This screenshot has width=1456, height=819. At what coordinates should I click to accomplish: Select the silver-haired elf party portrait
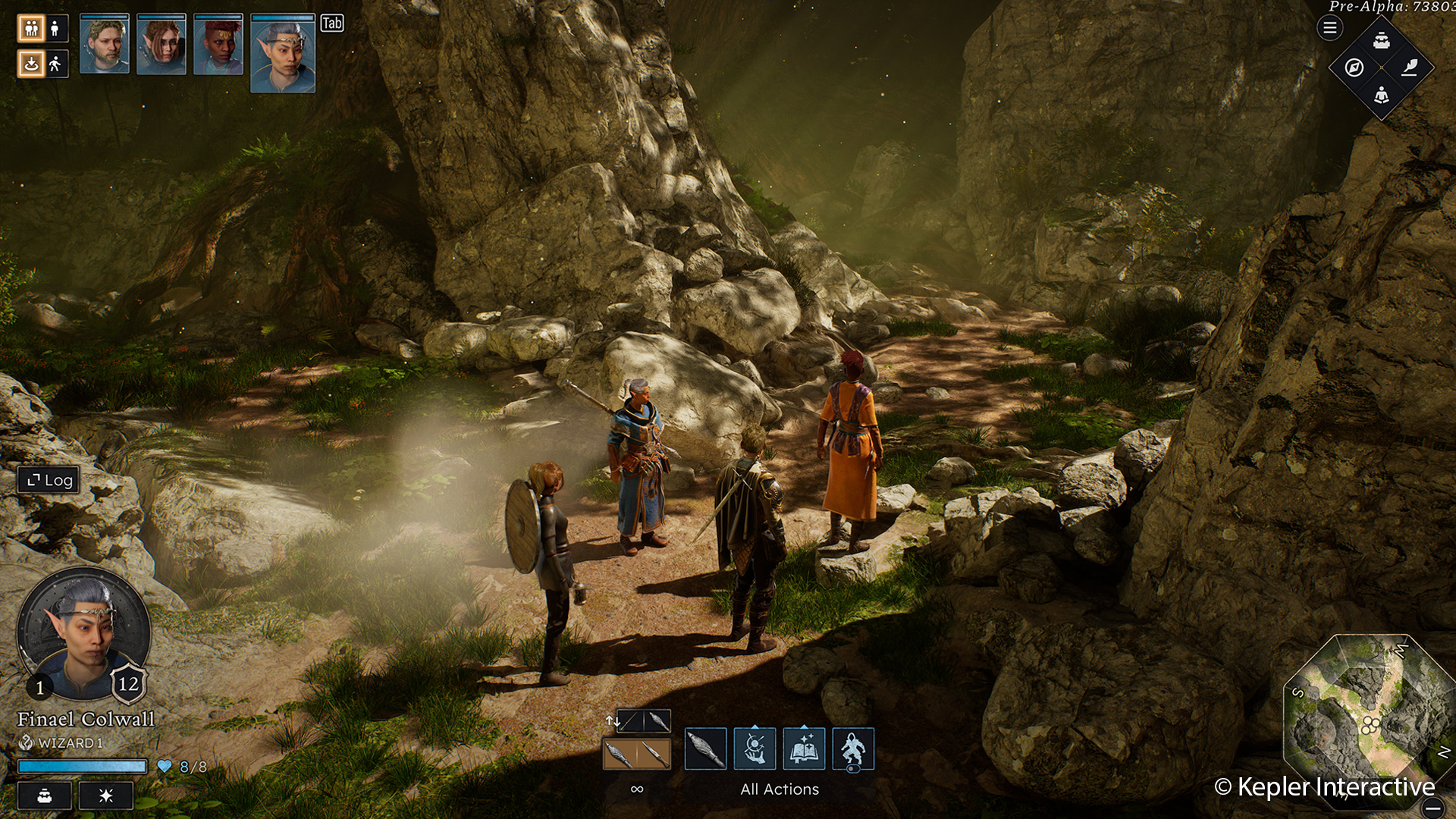point(282,54)
